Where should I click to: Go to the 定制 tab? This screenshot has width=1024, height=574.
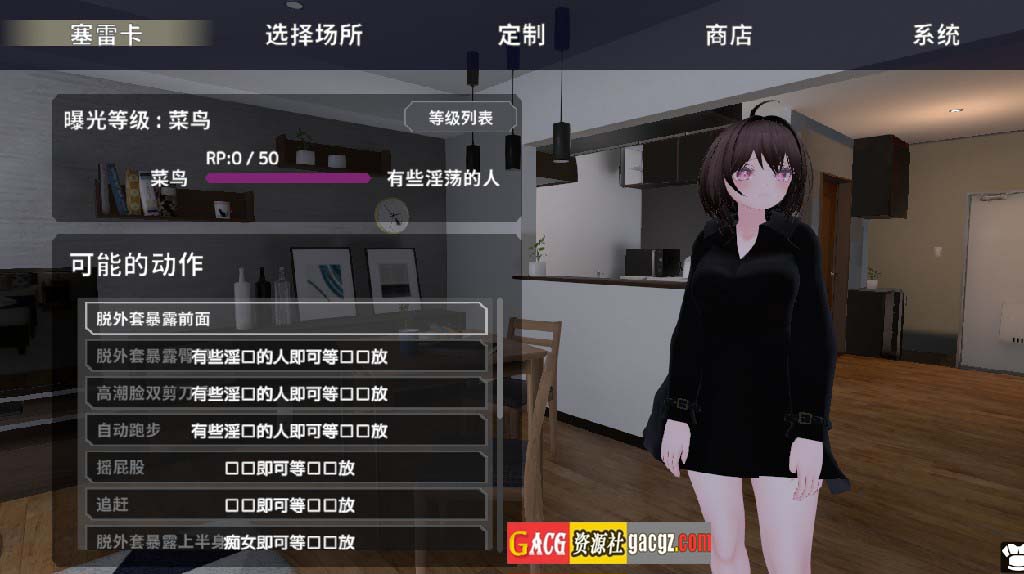(x=521, y=35)
